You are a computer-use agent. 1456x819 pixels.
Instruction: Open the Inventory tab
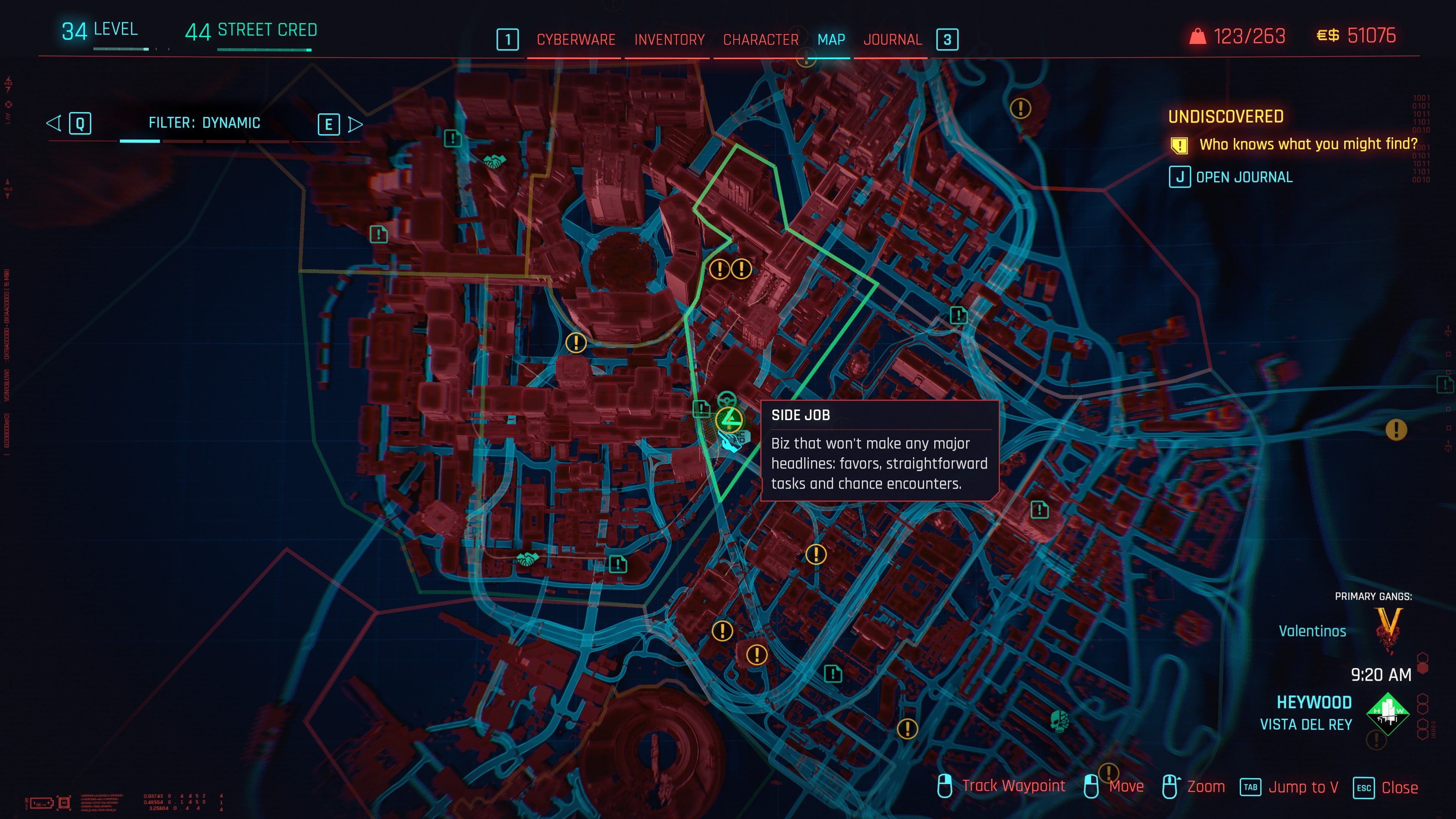pos(669,39)
